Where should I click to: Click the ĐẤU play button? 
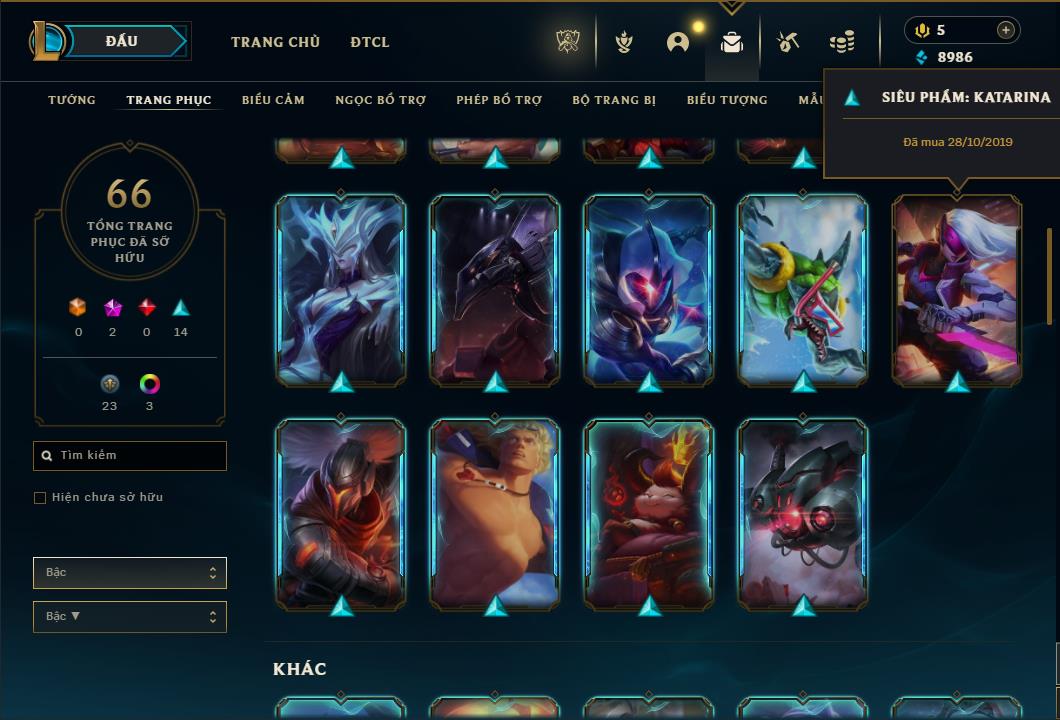point(122,41)
